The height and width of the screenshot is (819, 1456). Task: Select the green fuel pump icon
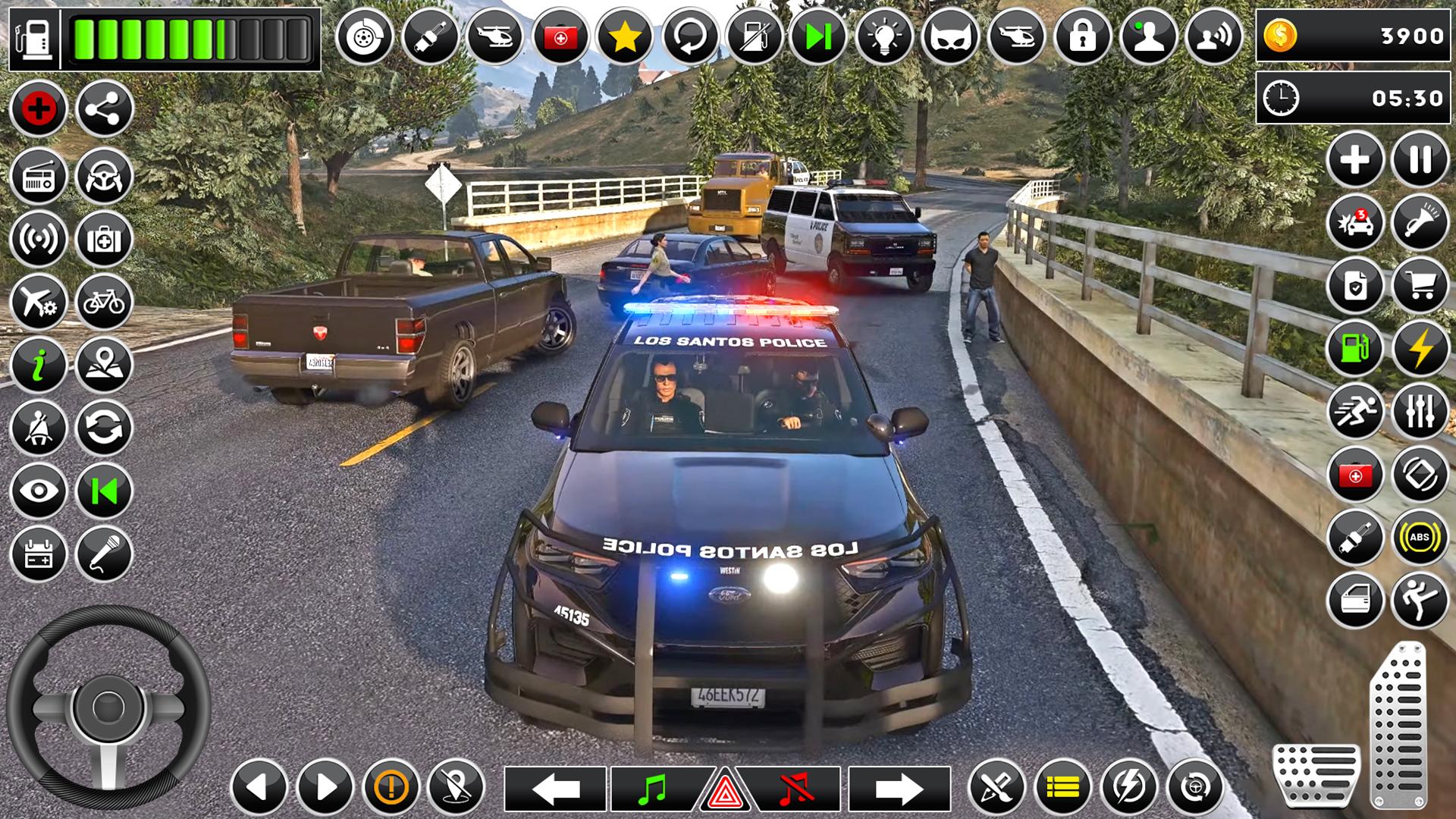coord(1355,349)
